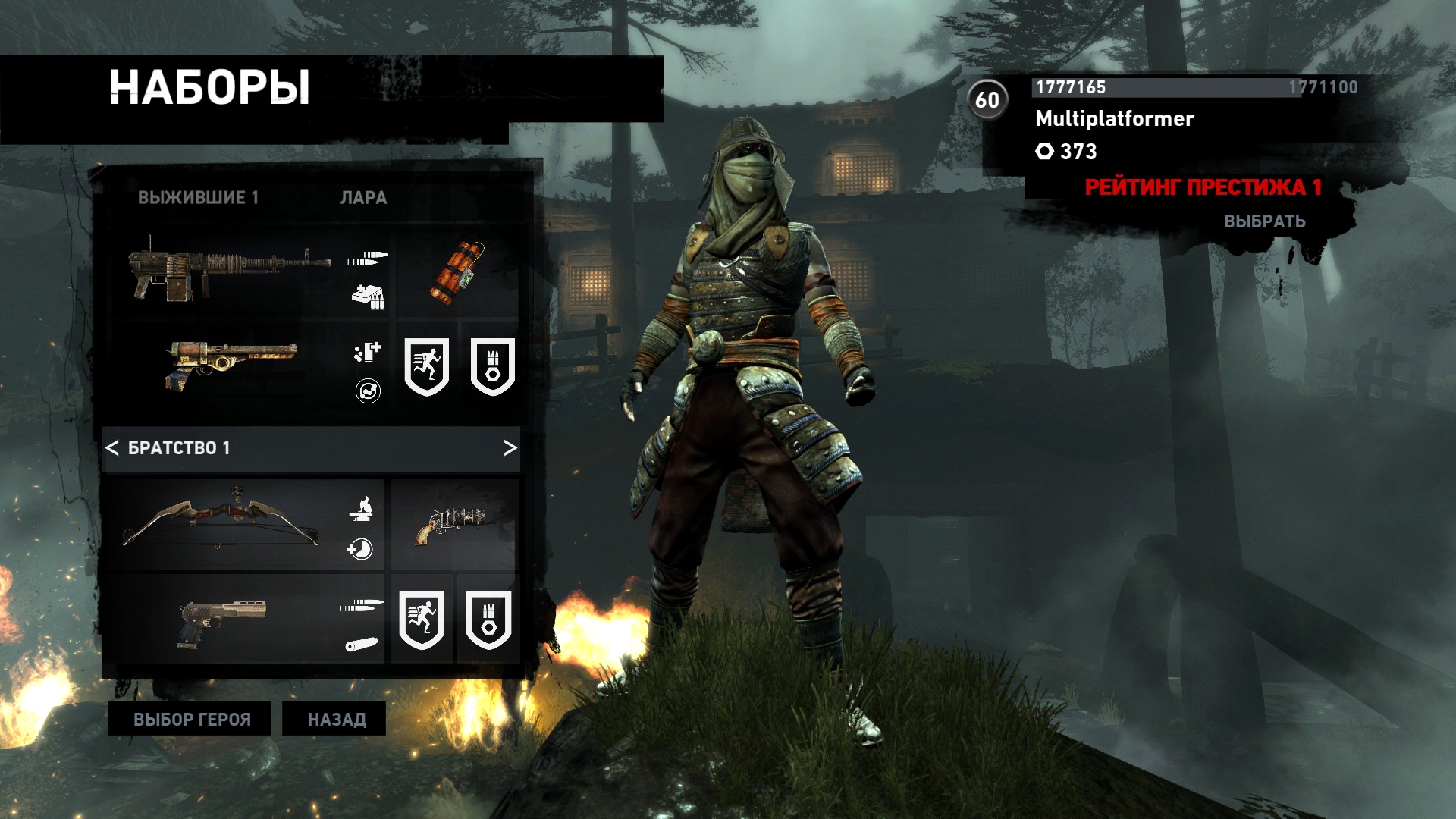Switch to previous loadout with left arrow
The height and width of the screenshot is (819, 1456).
112,448
